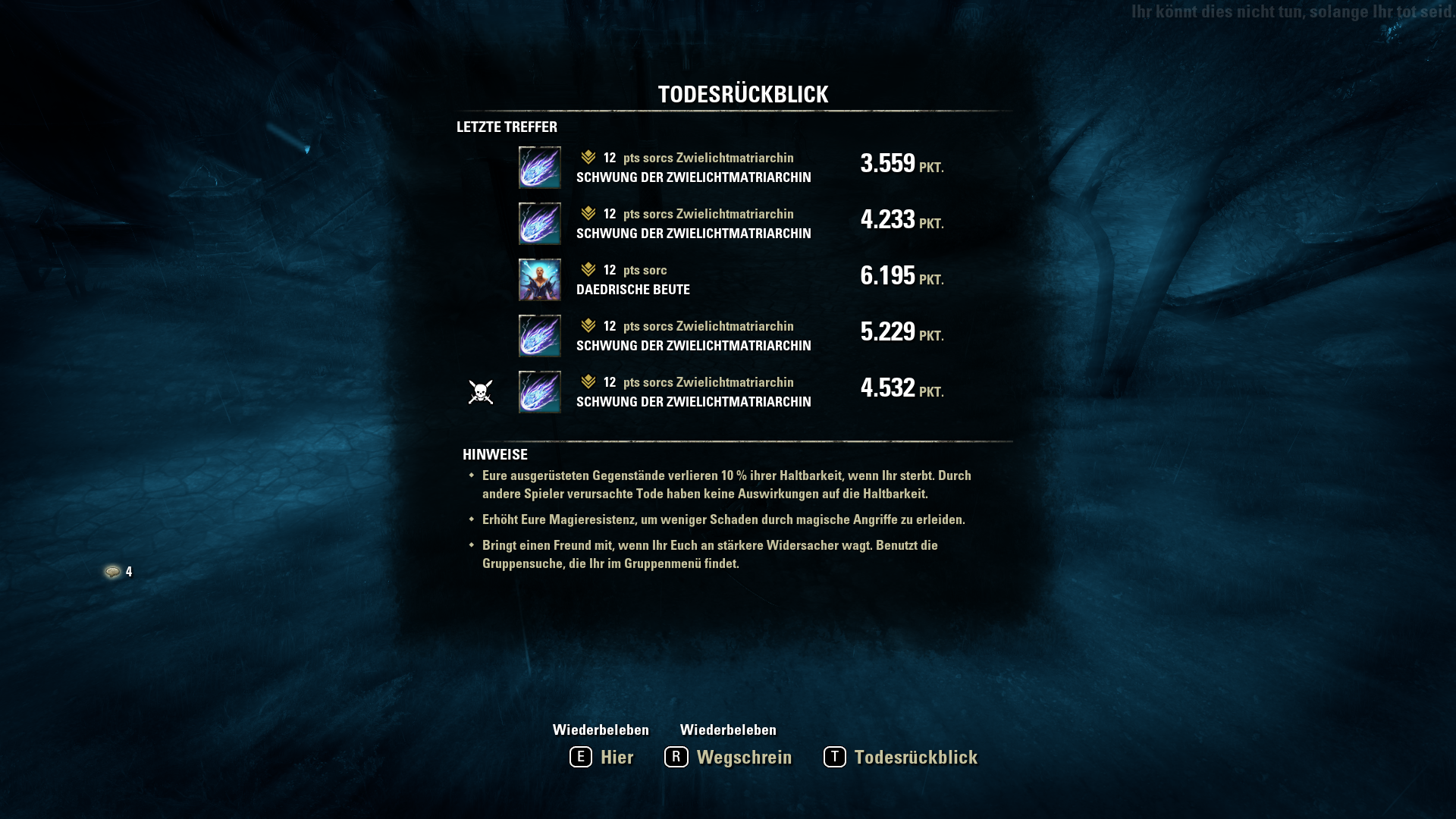Choose the 'Wegschrein' revive option
This screenshot has height=819, width=1456.
(x=743, y=757)
